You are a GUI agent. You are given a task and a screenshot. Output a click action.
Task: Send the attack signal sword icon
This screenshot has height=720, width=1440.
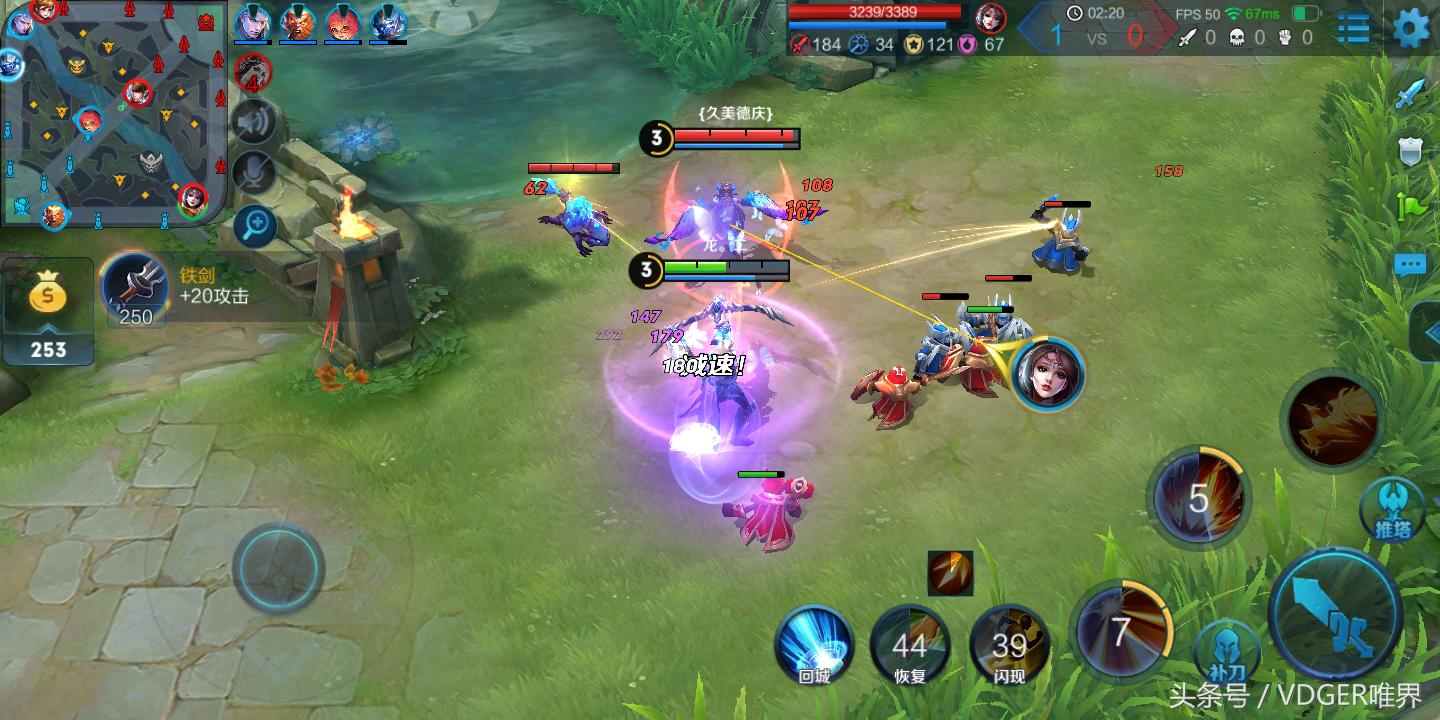click(x=1410, y=93)
